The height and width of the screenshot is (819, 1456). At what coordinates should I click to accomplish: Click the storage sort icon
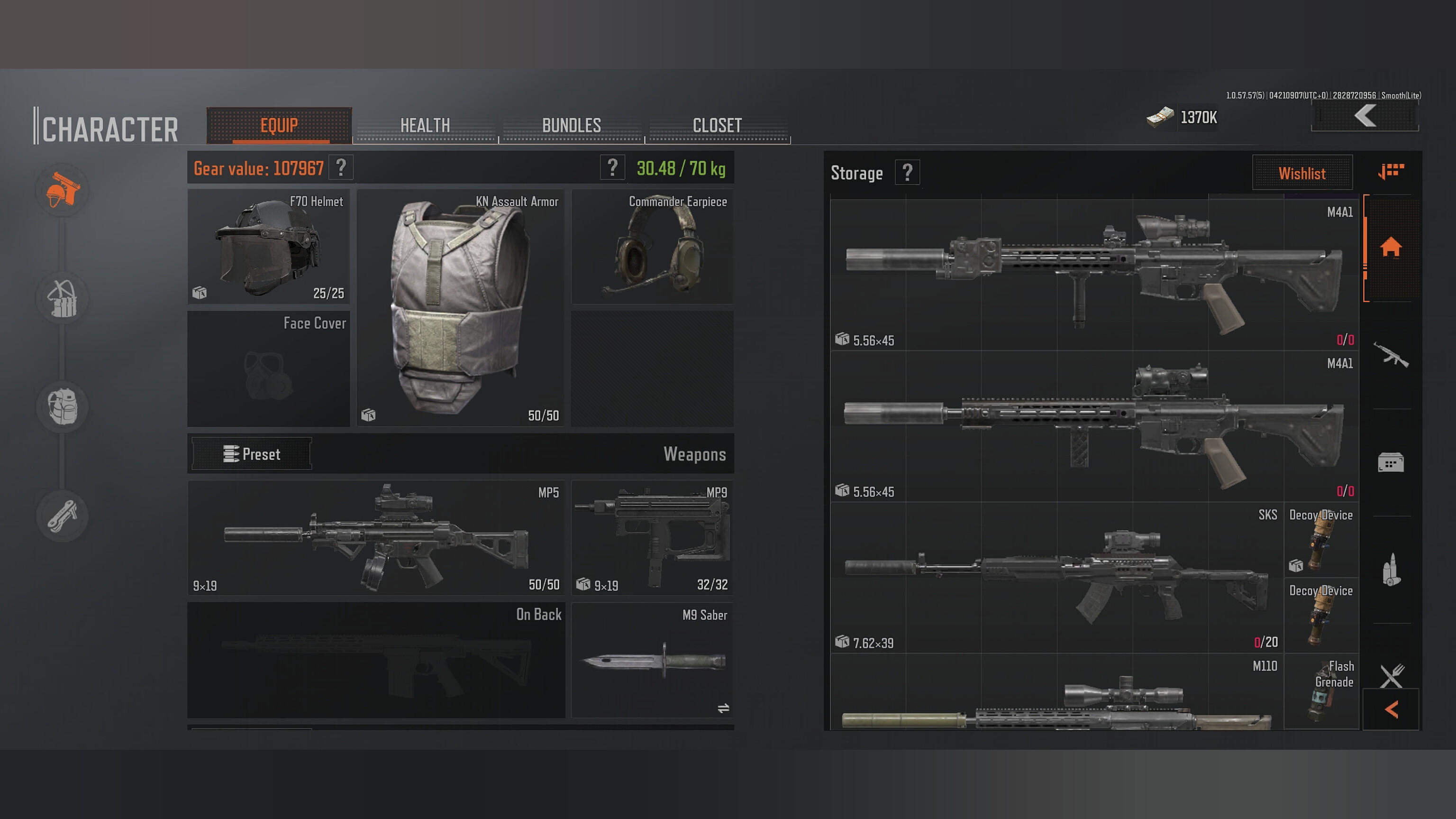coord(1391,171)
